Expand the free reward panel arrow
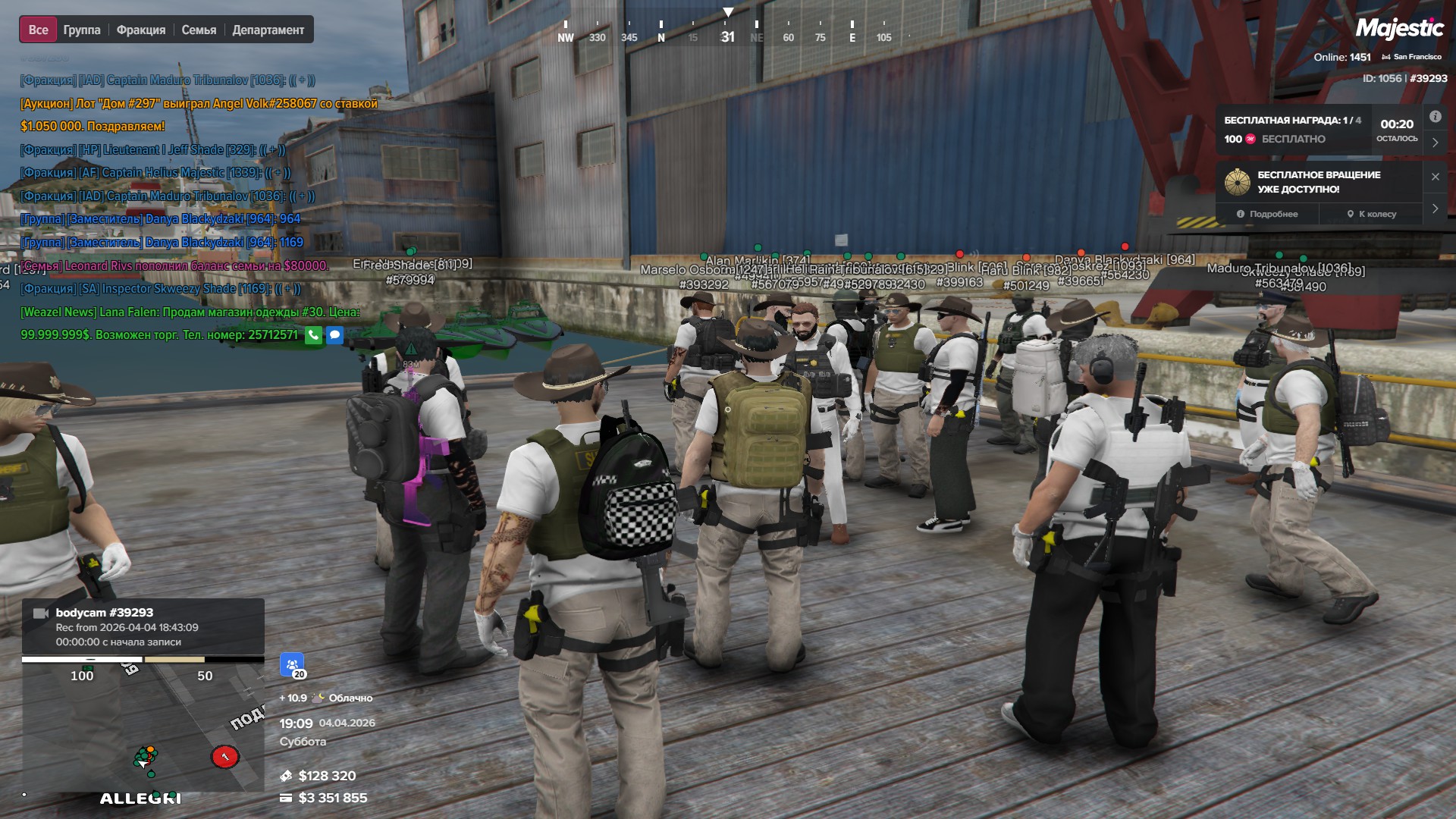This screenshot has height=819, width=1456. click(x=1435, y=142)
